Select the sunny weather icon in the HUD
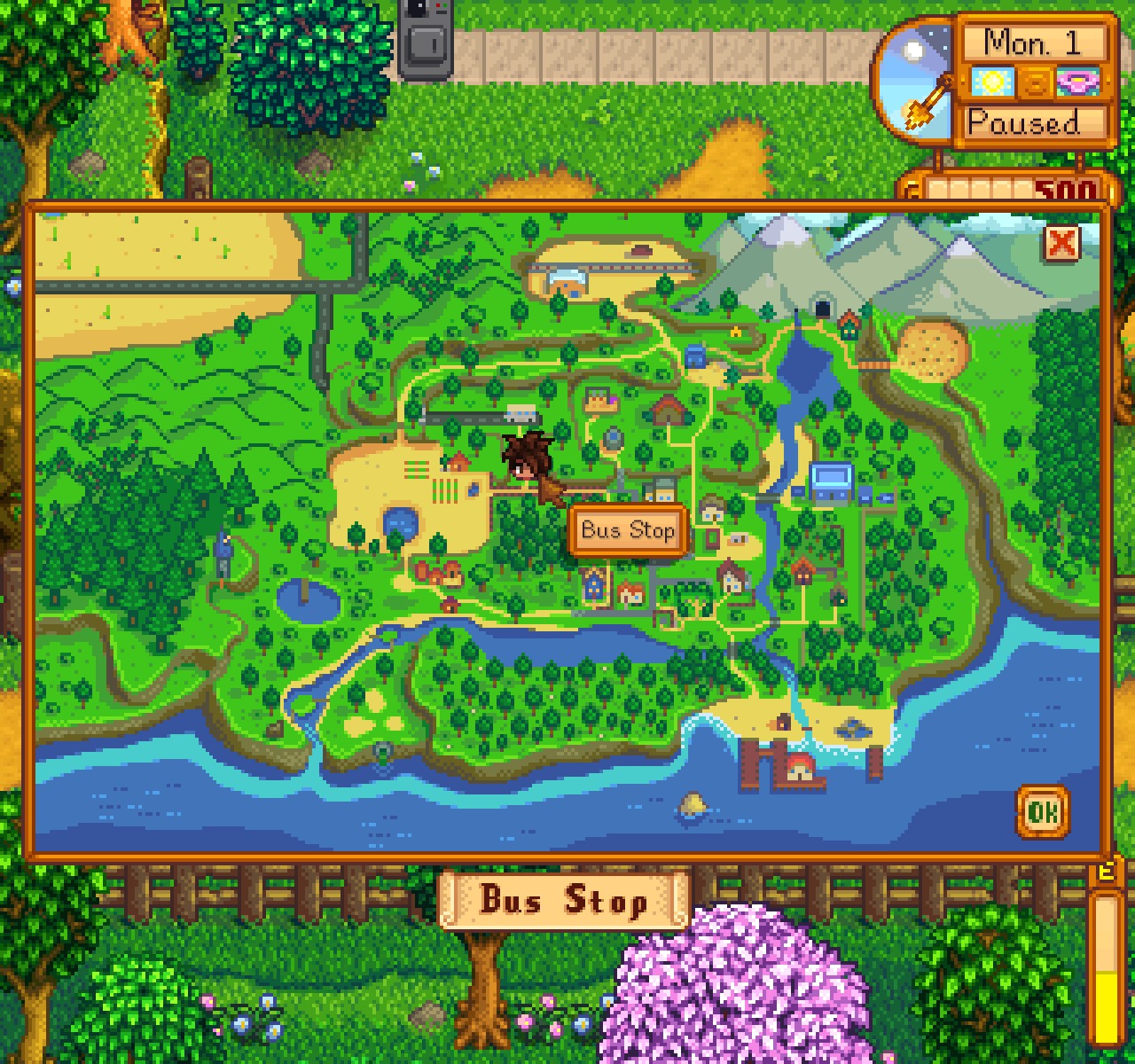This screenshot has height=1064, width=1135. 994,81
